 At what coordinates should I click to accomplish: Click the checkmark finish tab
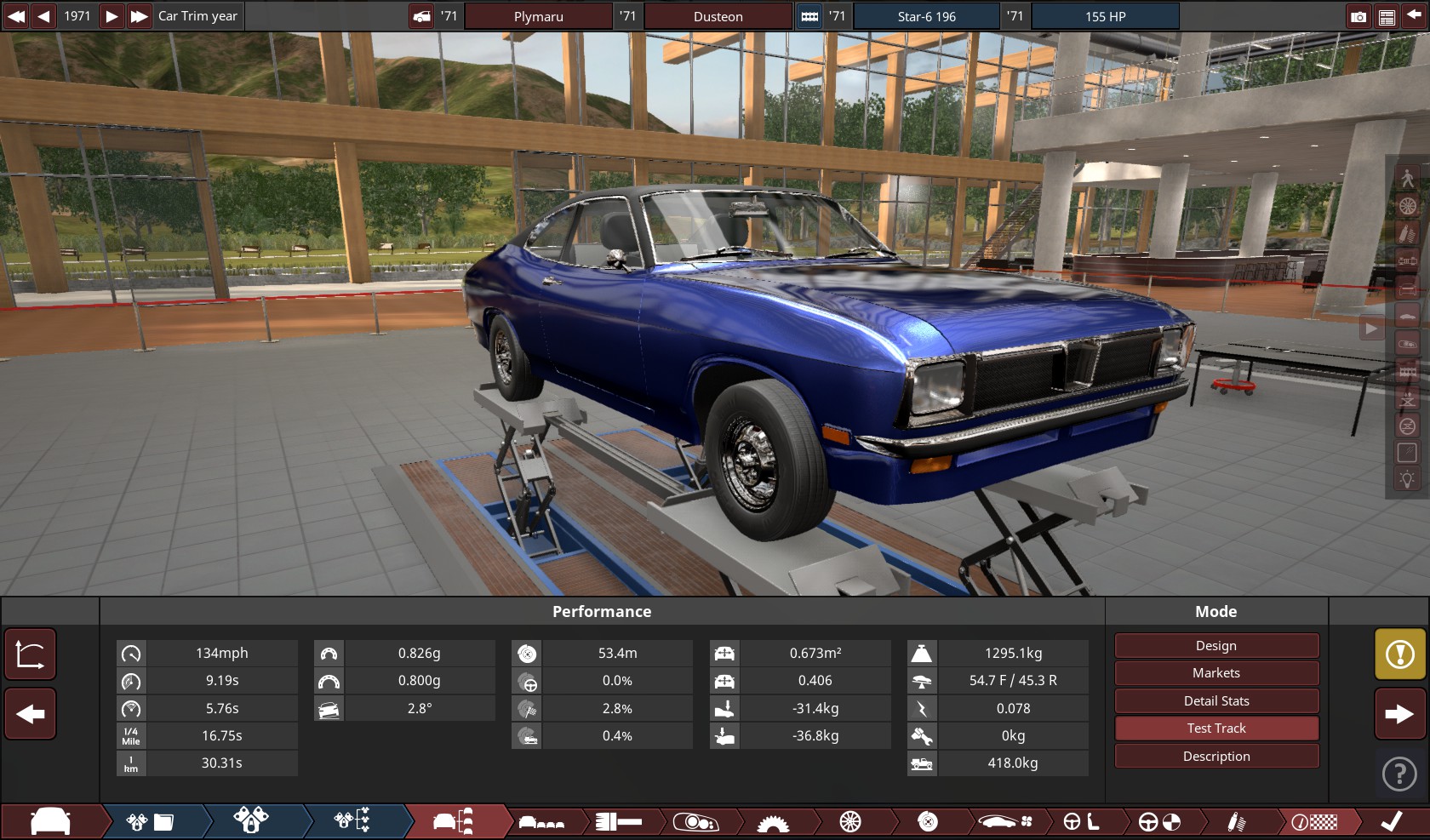(1391, 822)
